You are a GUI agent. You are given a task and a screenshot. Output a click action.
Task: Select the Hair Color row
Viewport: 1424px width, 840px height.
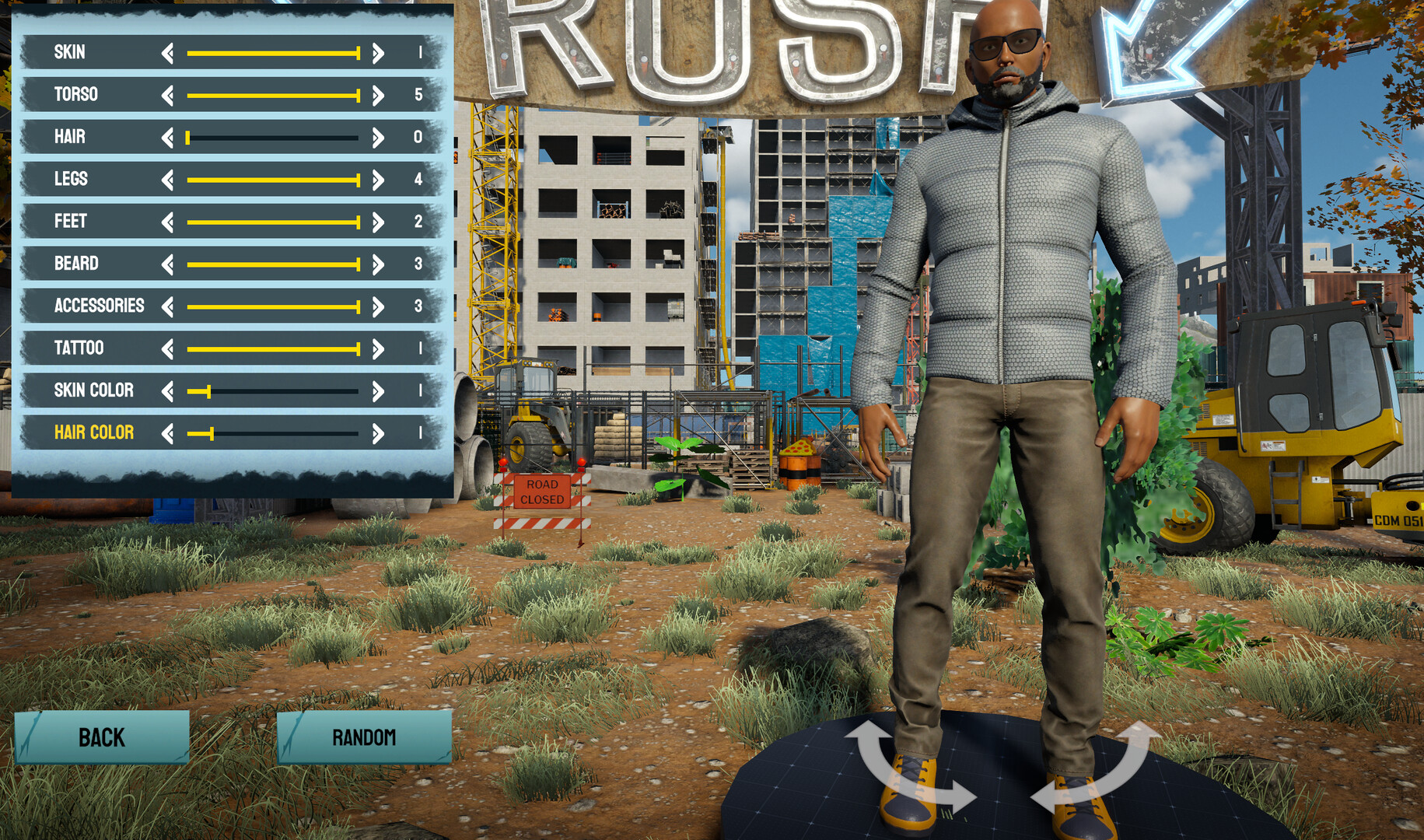[x=93, y=432]
